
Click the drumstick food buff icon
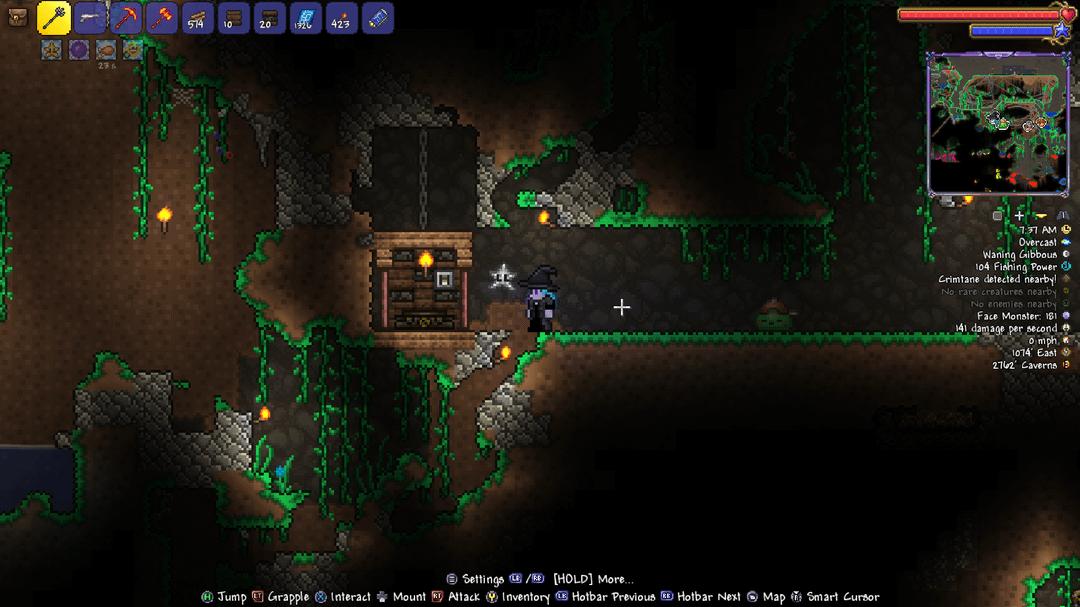106,49
